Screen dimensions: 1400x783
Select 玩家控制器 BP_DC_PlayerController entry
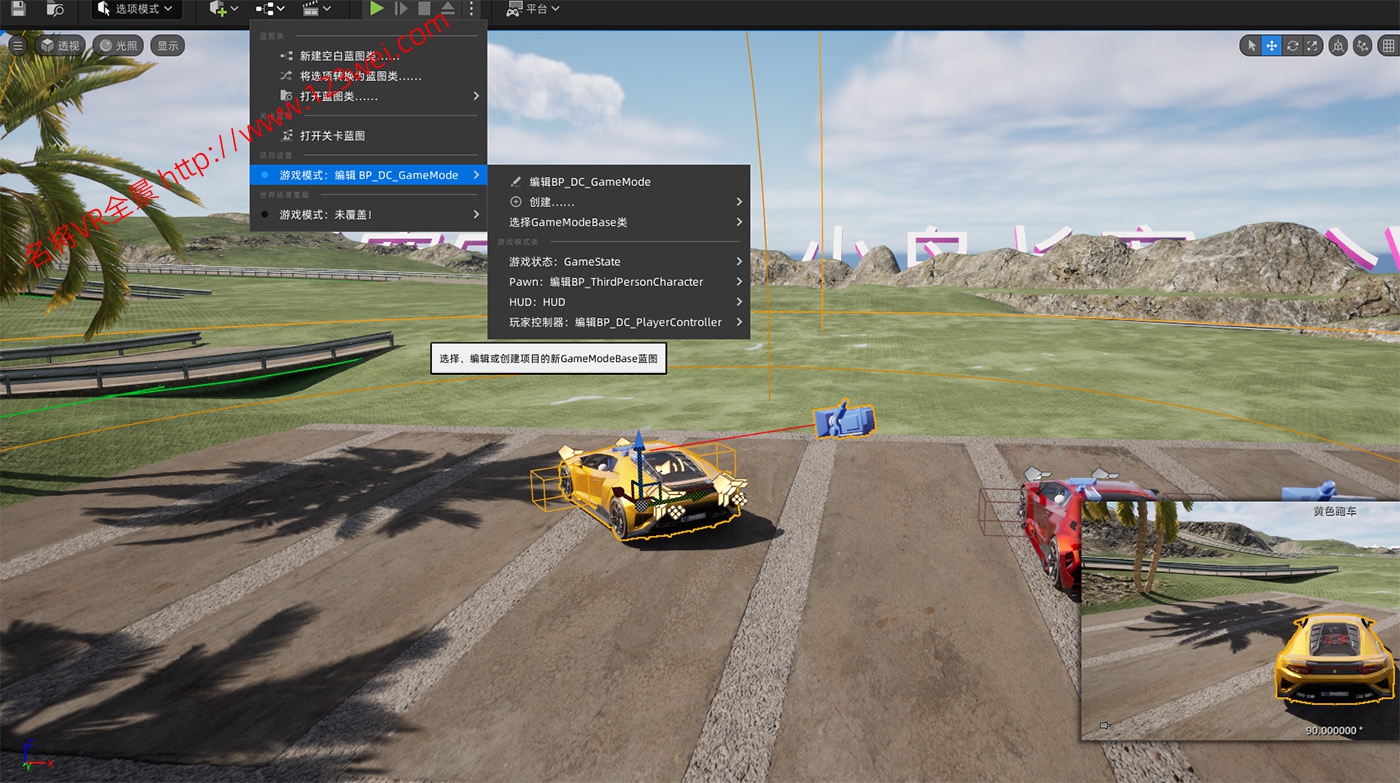pos(615,322)
